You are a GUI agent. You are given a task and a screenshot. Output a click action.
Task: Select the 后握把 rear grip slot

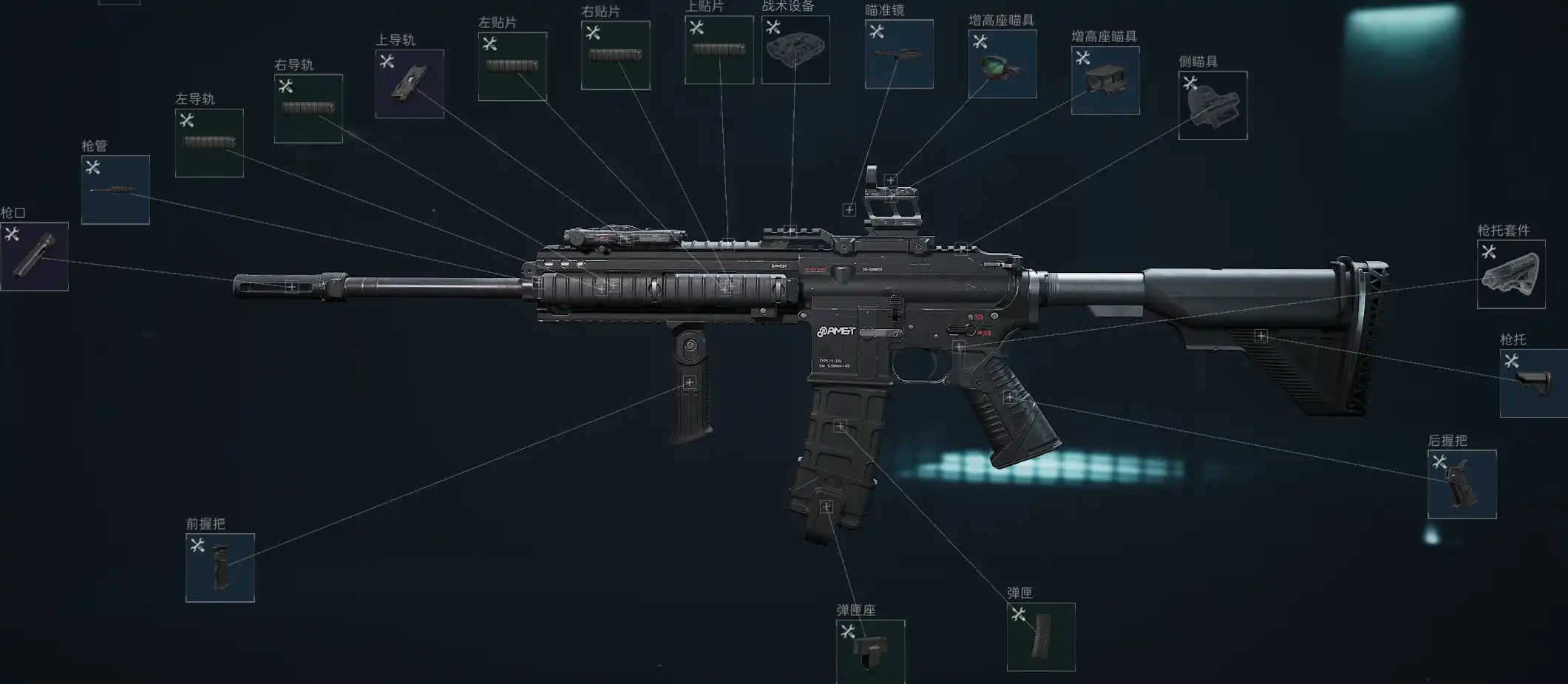coord(1462,484)
